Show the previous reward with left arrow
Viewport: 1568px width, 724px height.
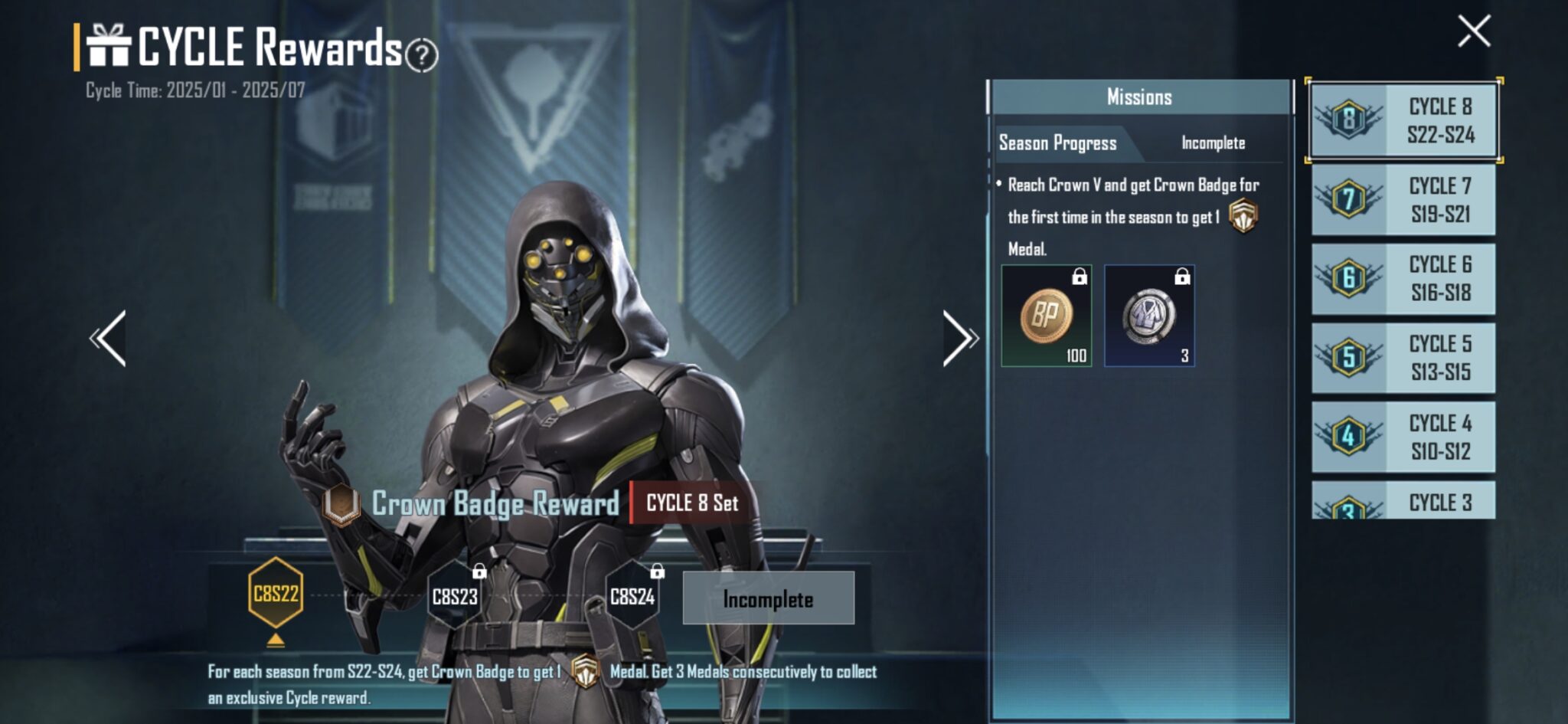pyautogui.click(x=109, y=339)
